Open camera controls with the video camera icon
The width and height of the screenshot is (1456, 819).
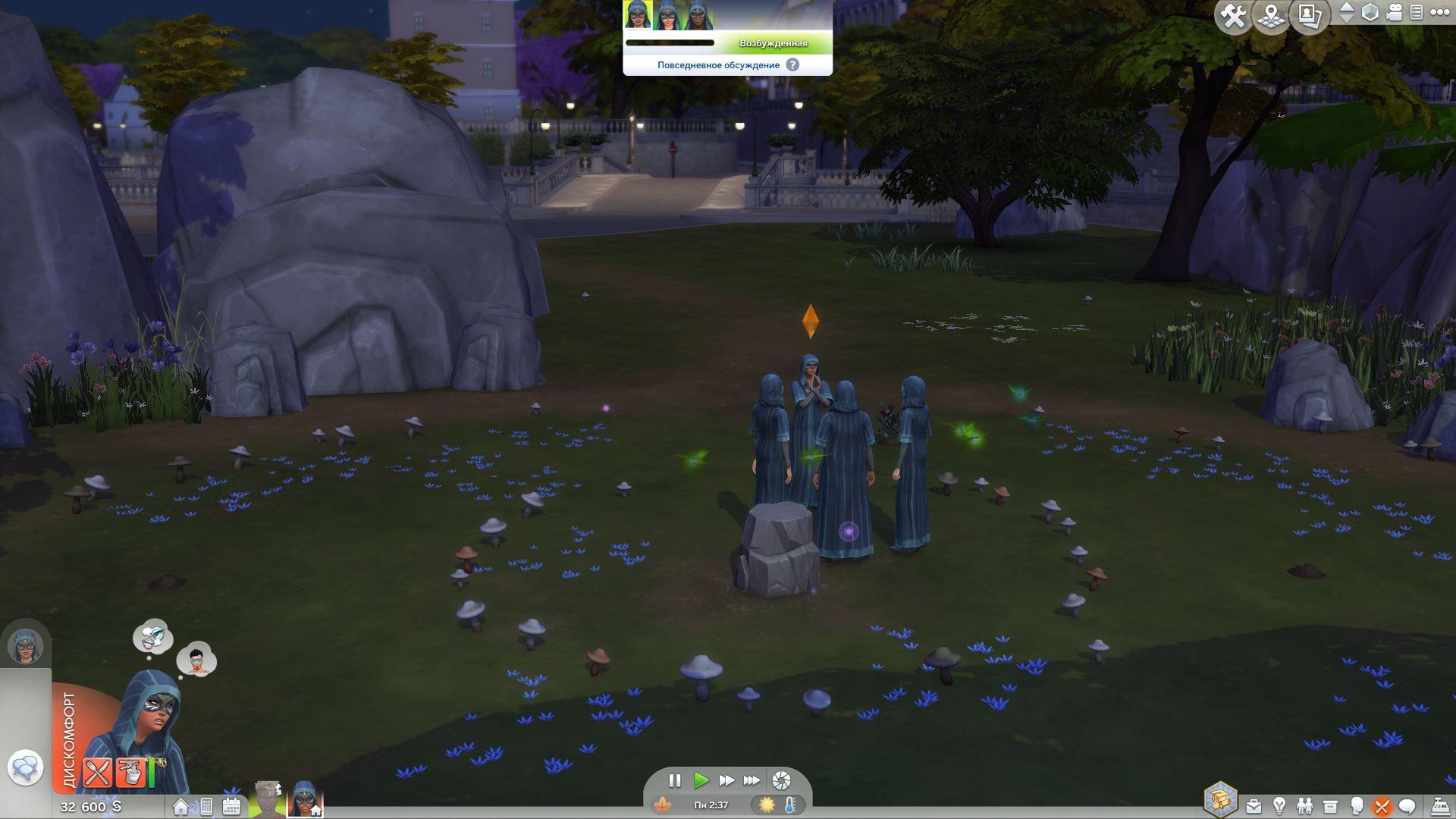pos(1395,12)
